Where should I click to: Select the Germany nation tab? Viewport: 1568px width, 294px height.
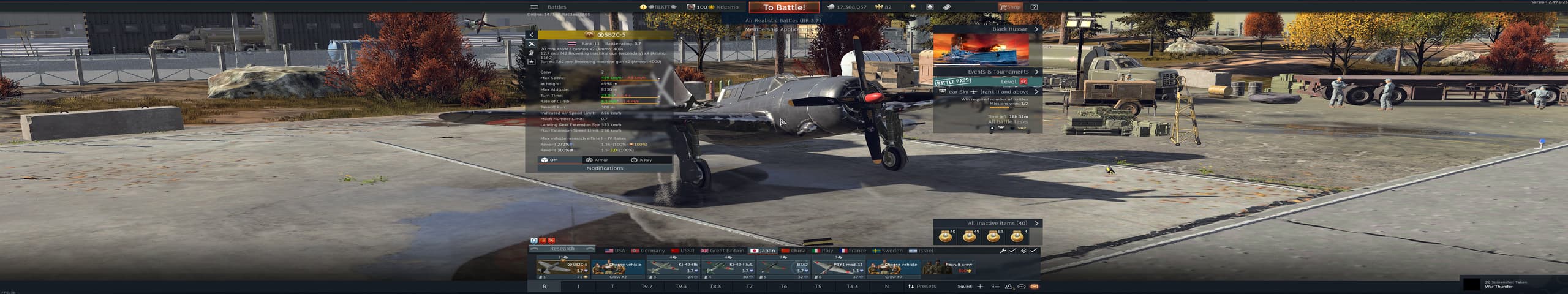tap(648, 251)
